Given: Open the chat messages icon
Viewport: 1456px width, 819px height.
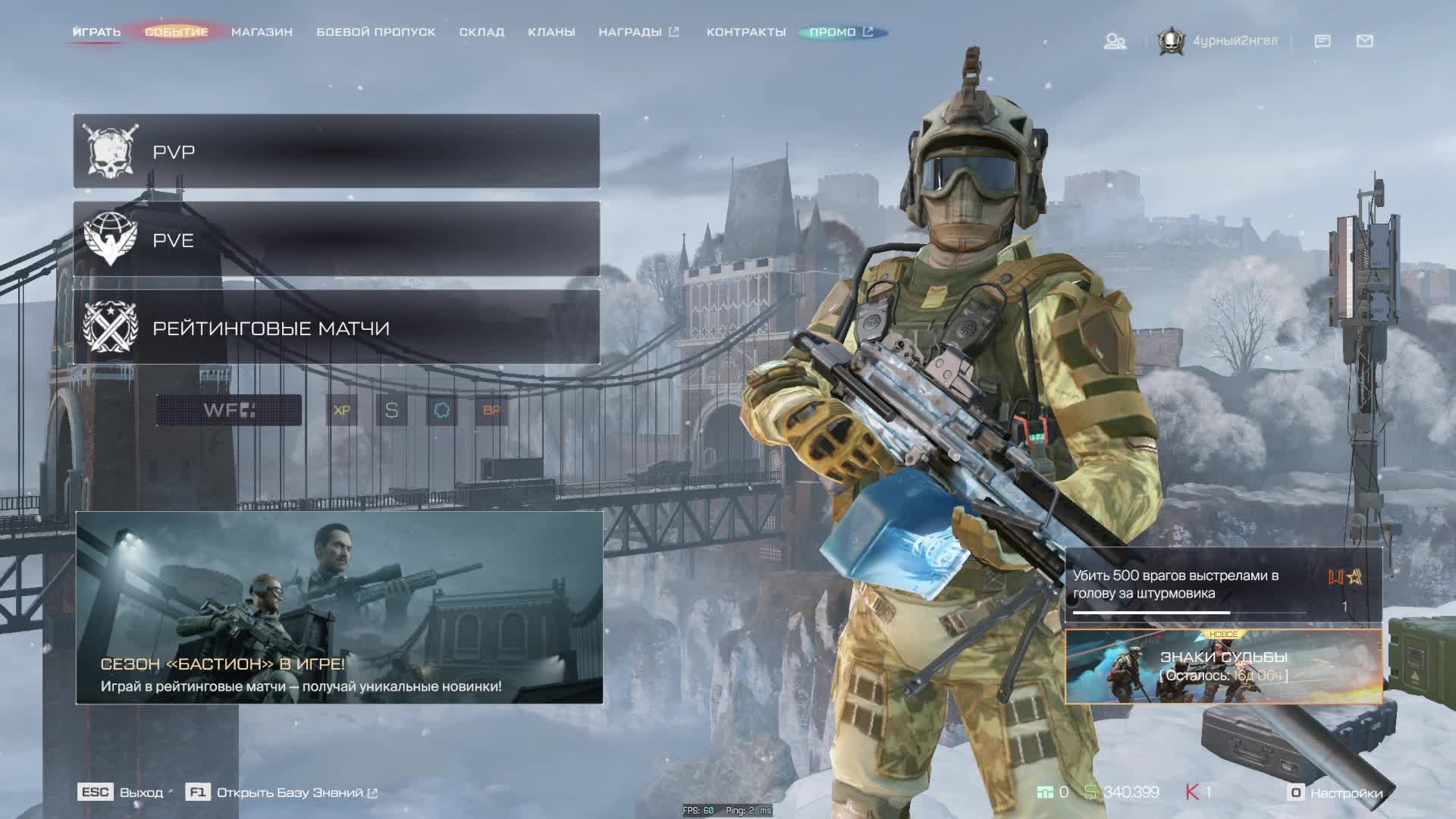Looking at the screenshot, I should click(x=1322, y=41).
